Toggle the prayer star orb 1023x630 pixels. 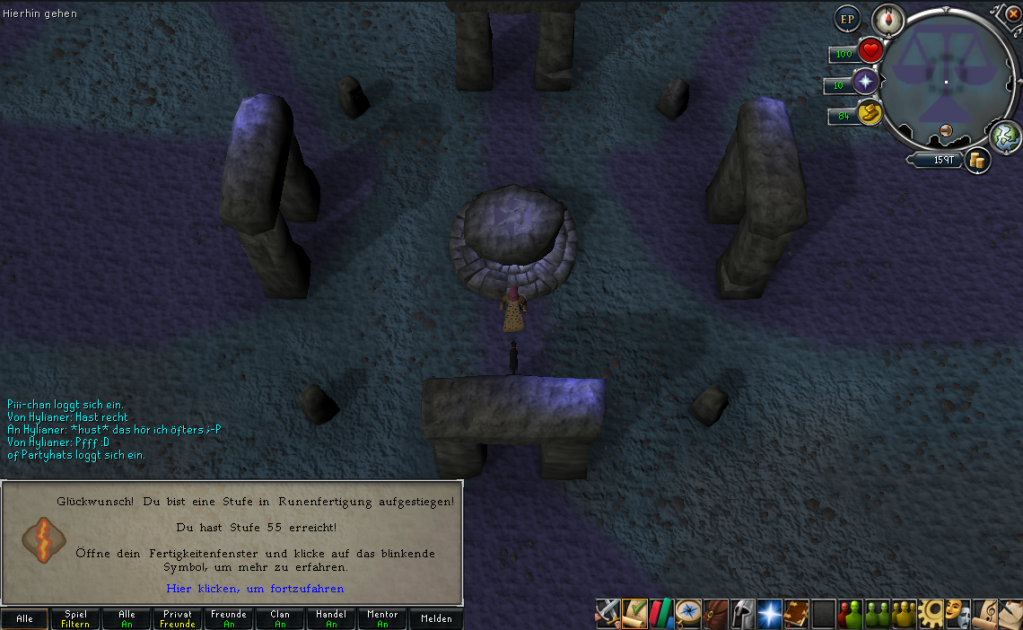pyautogui.click(x=865, y=82)
